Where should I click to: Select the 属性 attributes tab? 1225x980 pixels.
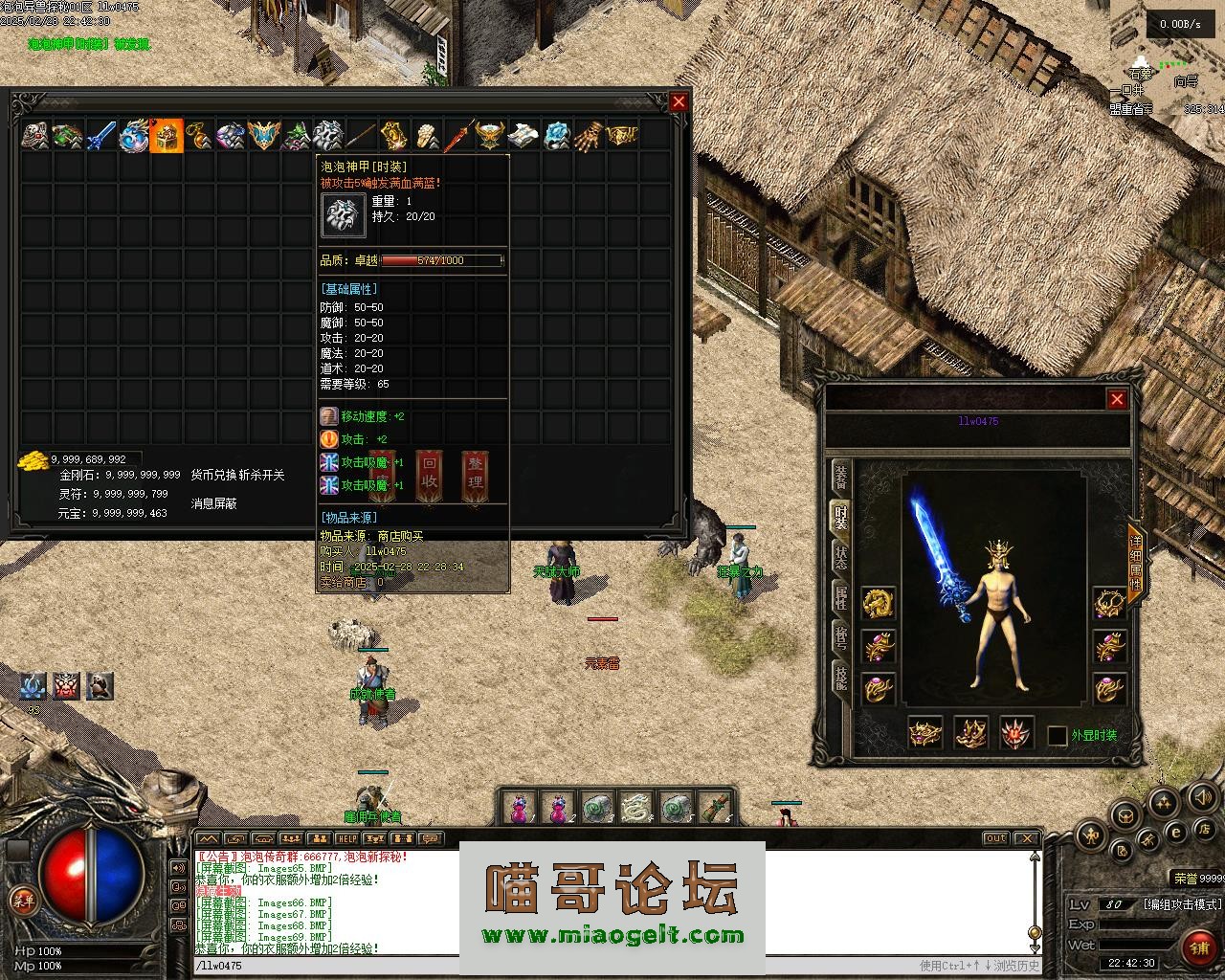coord(840,599)
